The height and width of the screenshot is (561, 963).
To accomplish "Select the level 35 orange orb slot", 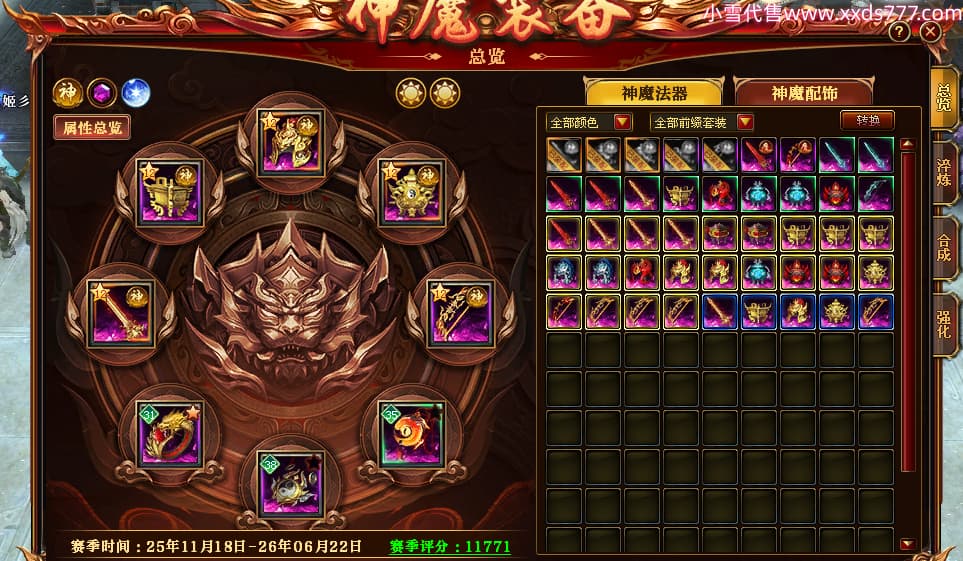I will point(411,433).
